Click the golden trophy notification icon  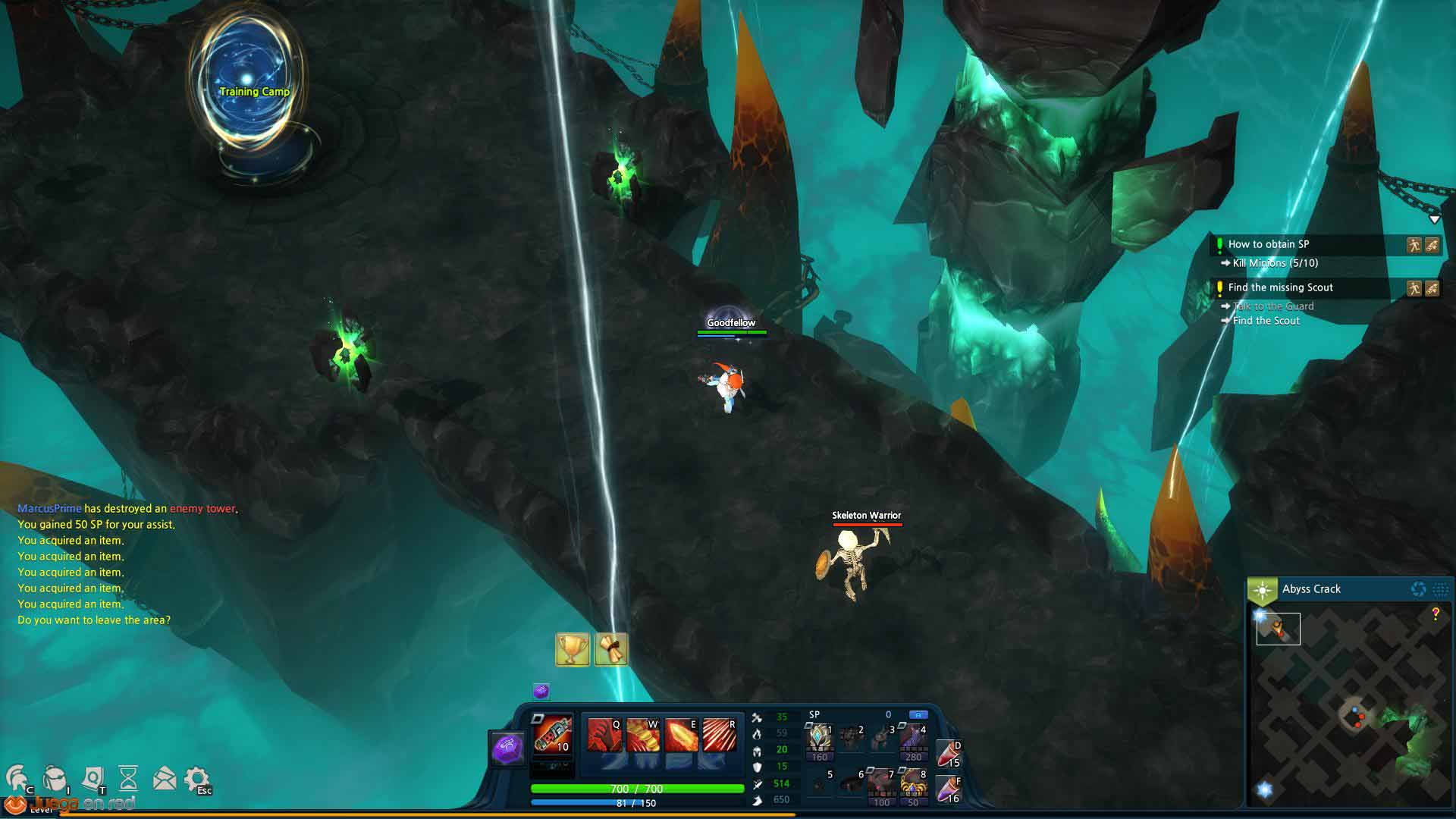click(x=573, y=650)
